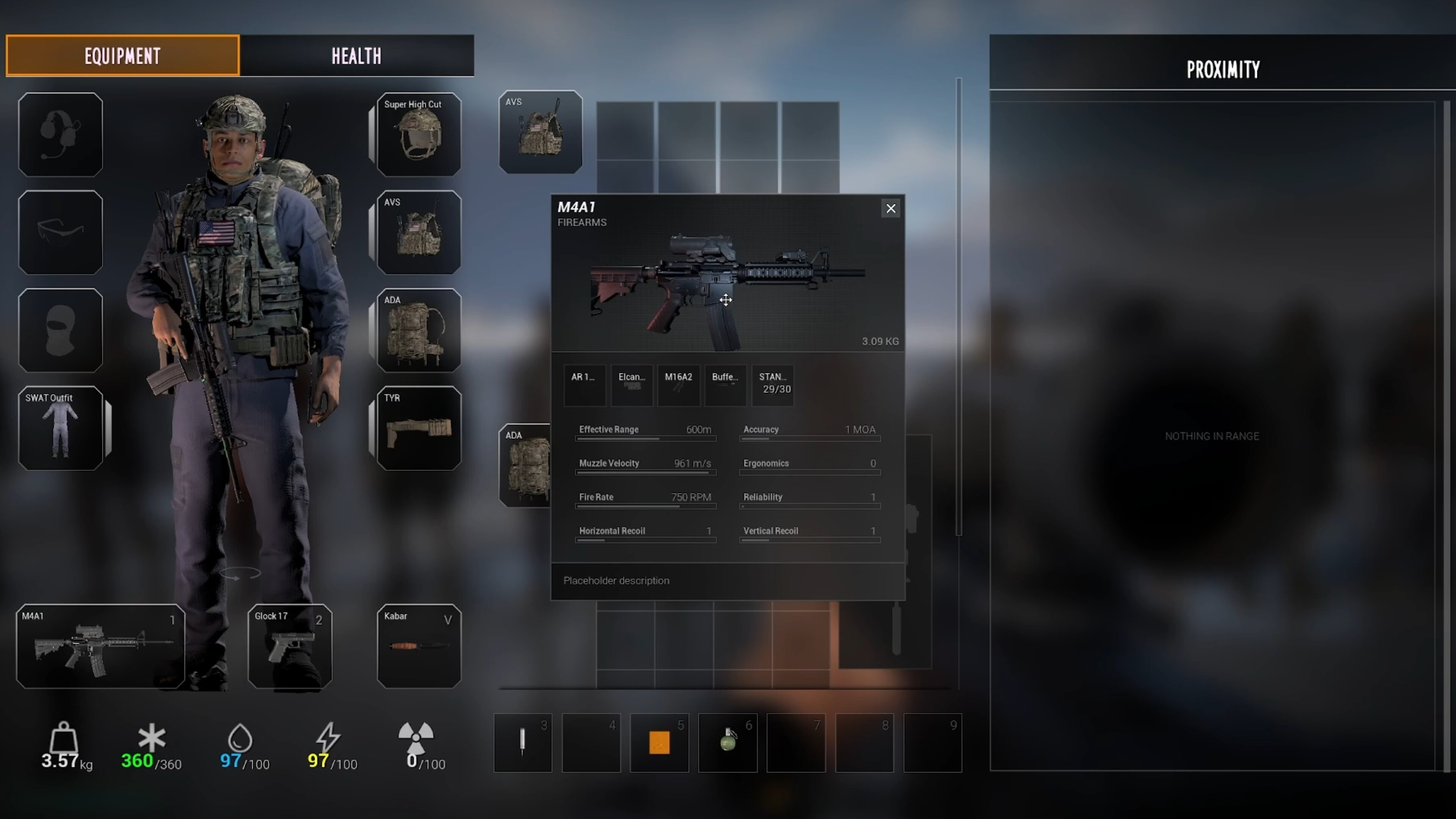Select the orange item in hotbar slot 5

659,743
